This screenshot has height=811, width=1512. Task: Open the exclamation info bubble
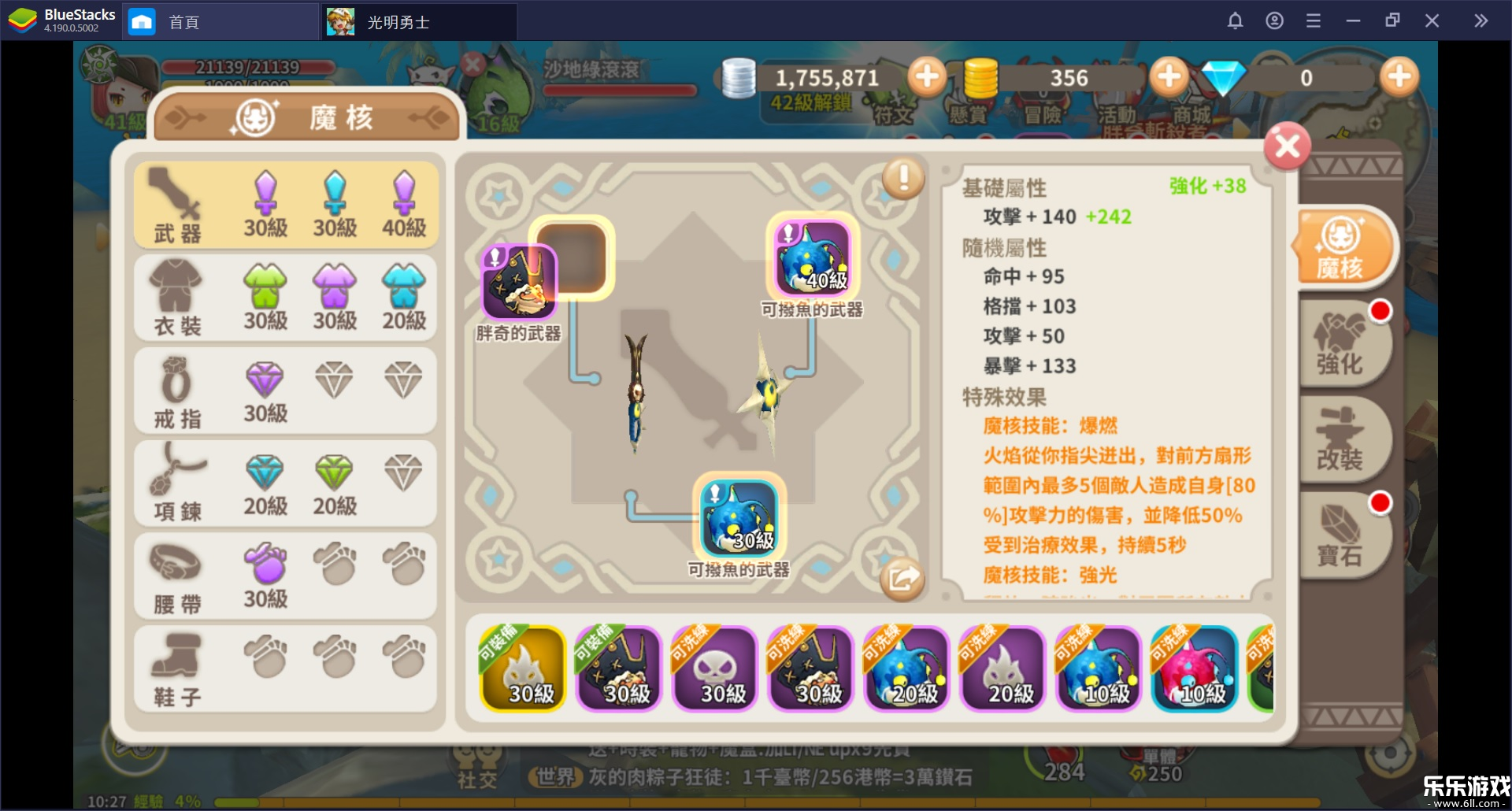click(x=902, y=180)
